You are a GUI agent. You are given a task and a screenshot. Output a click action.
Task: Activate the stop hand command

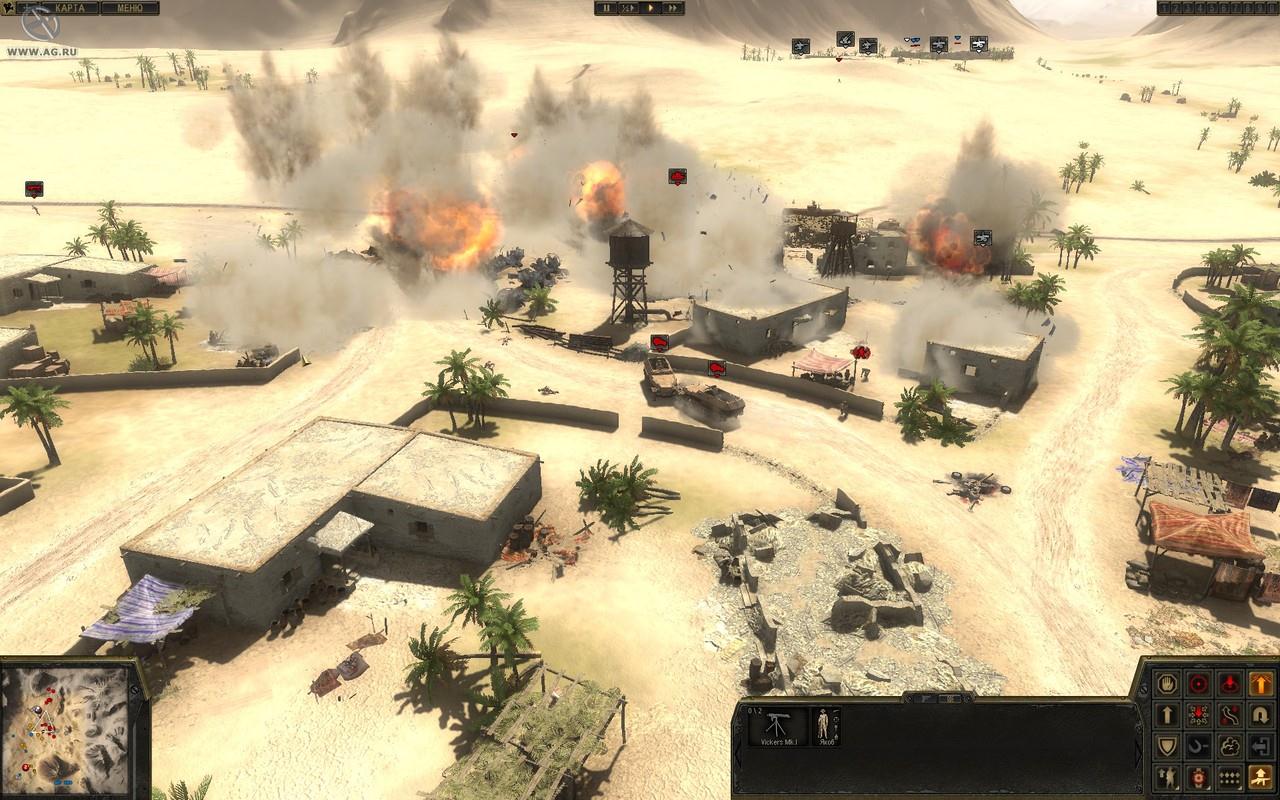(x=1167, y=684)
